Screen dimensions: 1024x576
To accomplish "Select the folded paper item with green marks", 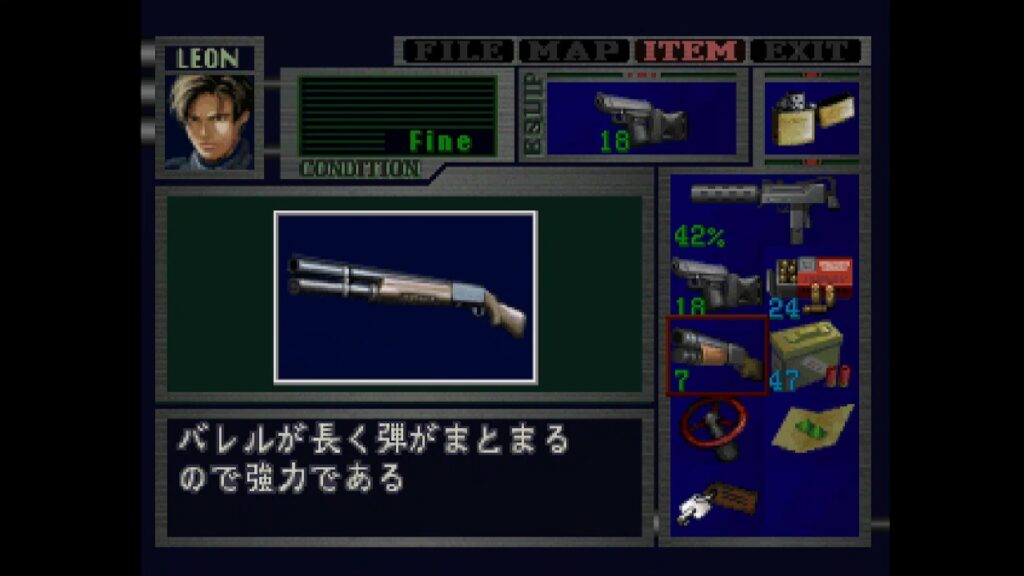I will tap(812, 426).
